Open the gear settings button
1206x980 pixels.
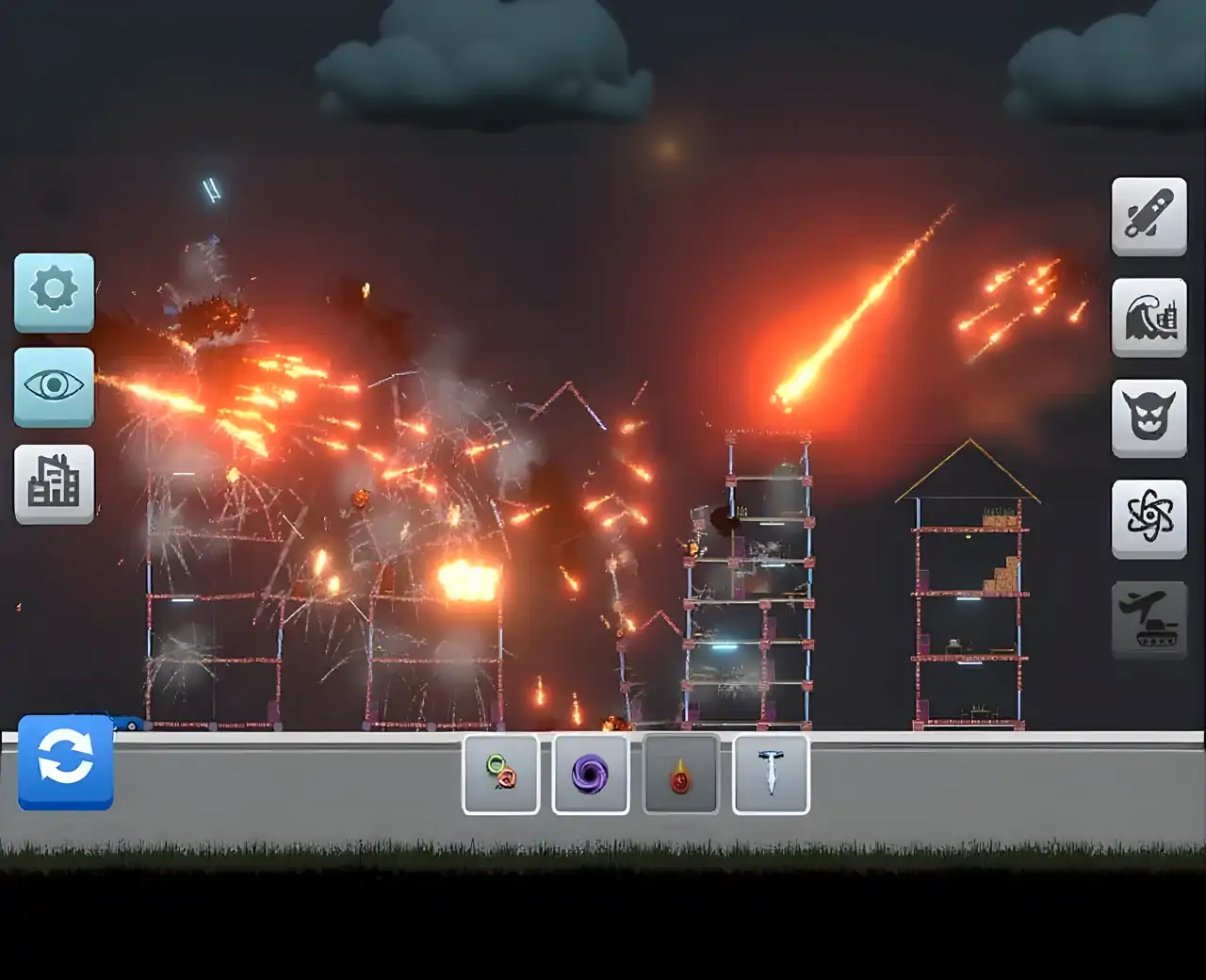[54, 291]
